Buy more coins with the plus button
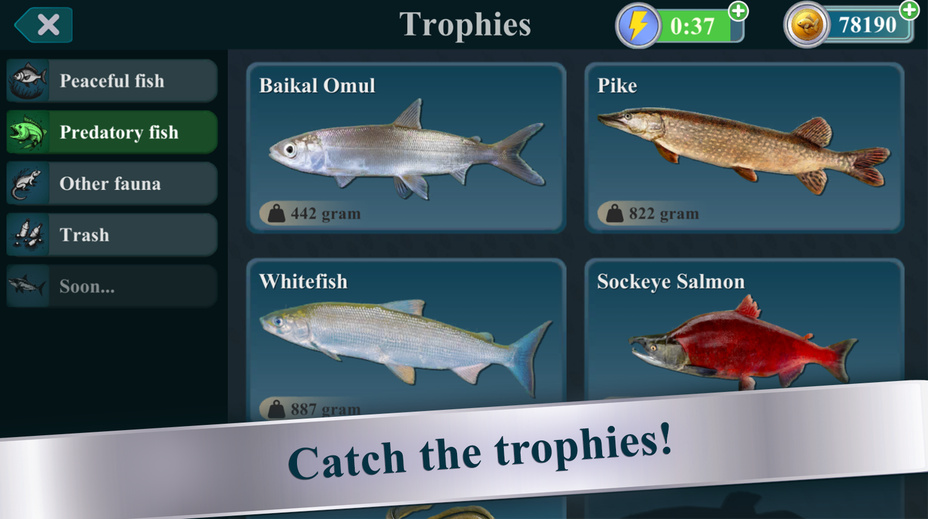 tap(909, 10)
